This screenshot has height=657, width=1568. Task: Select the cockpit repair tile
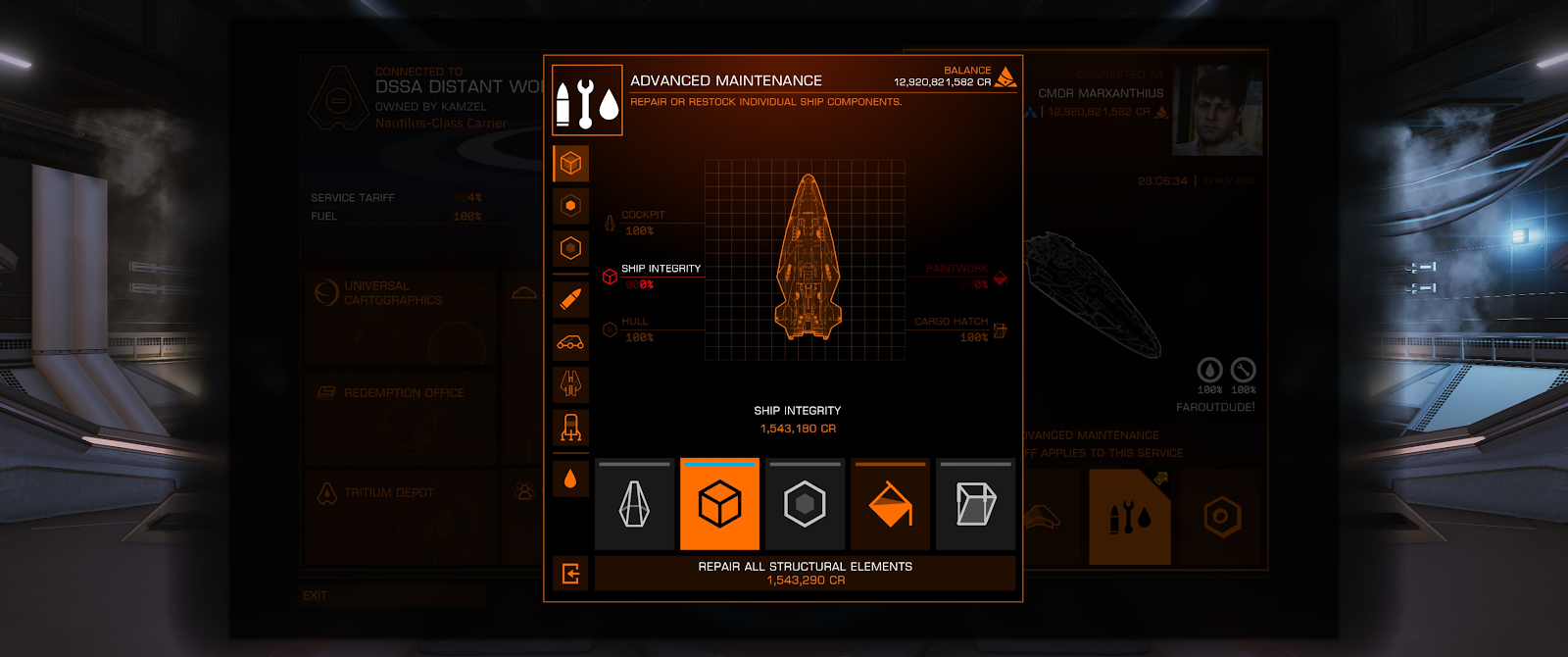[x=635, y=504]
